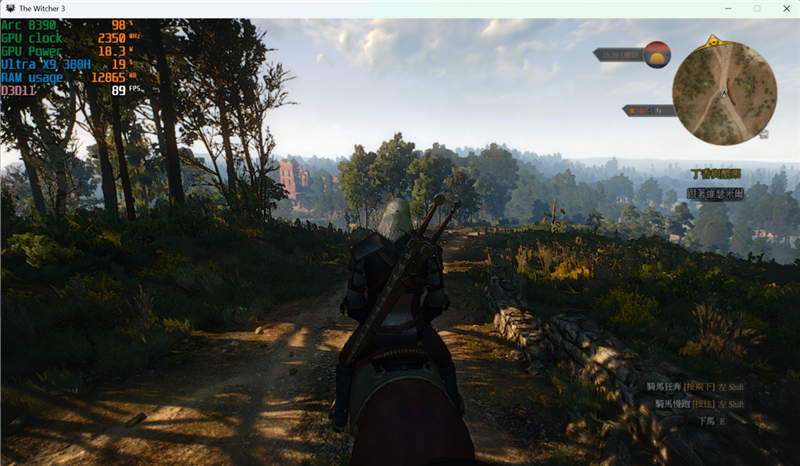The height and width of the screenshot is (466, 800).
Task: Select the sunset weather icon
Action: click(x=657, y=54)
